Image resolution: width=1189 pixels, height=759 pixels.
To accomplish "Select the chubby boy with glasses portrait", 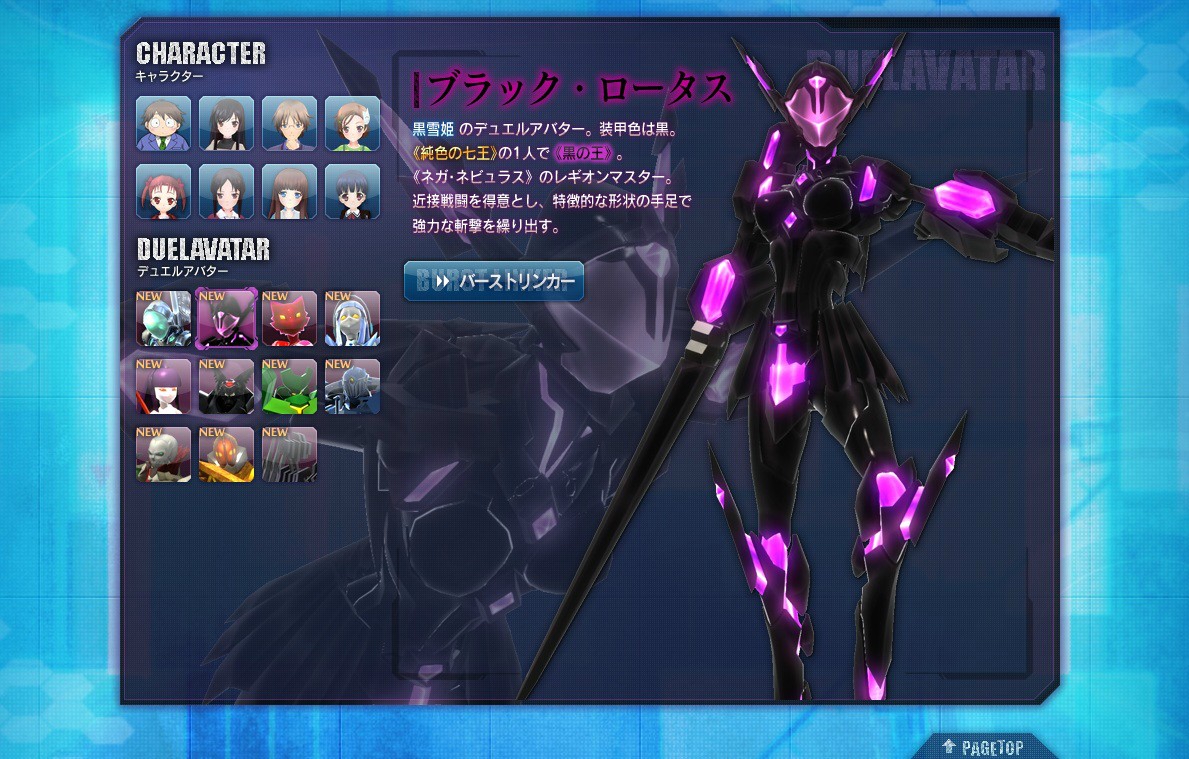I will point(163,123).
